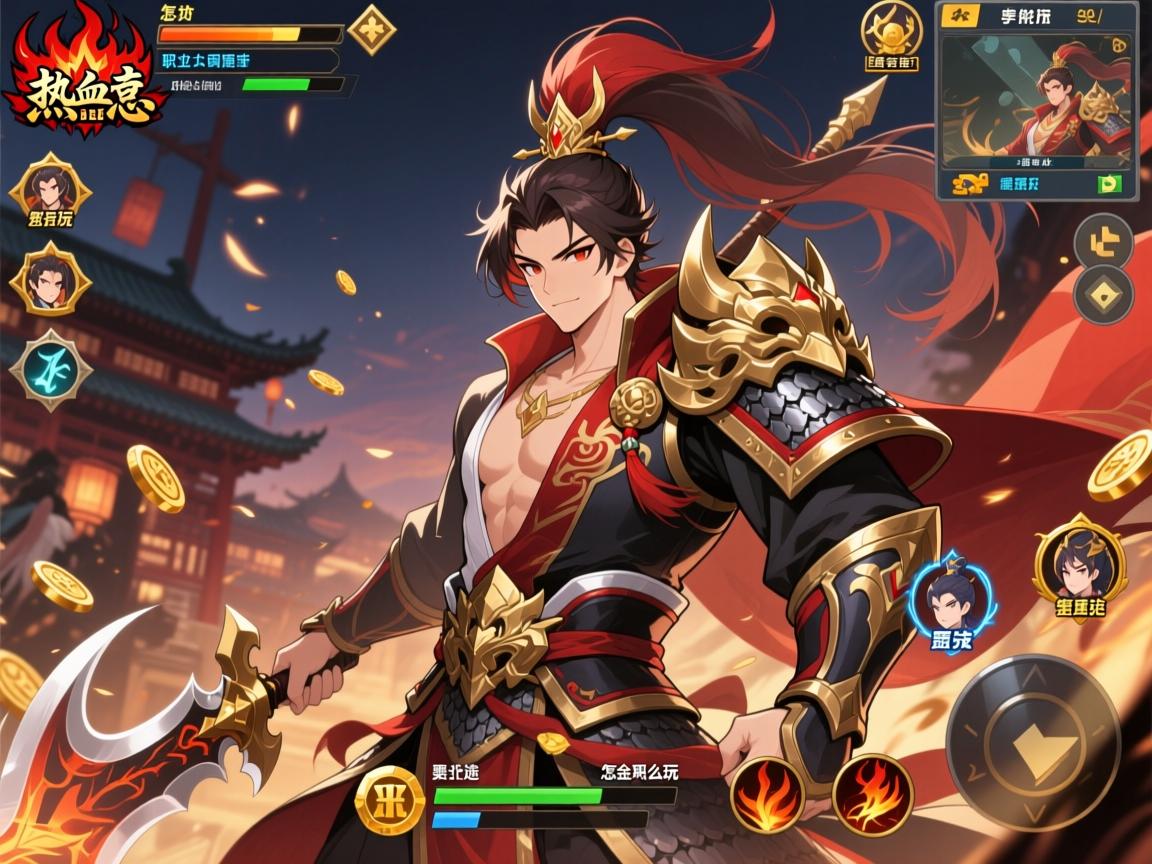Click the yellow tab at the hero panel's top-left
This screenshot has height=864, width=1152.
point(958,15)
